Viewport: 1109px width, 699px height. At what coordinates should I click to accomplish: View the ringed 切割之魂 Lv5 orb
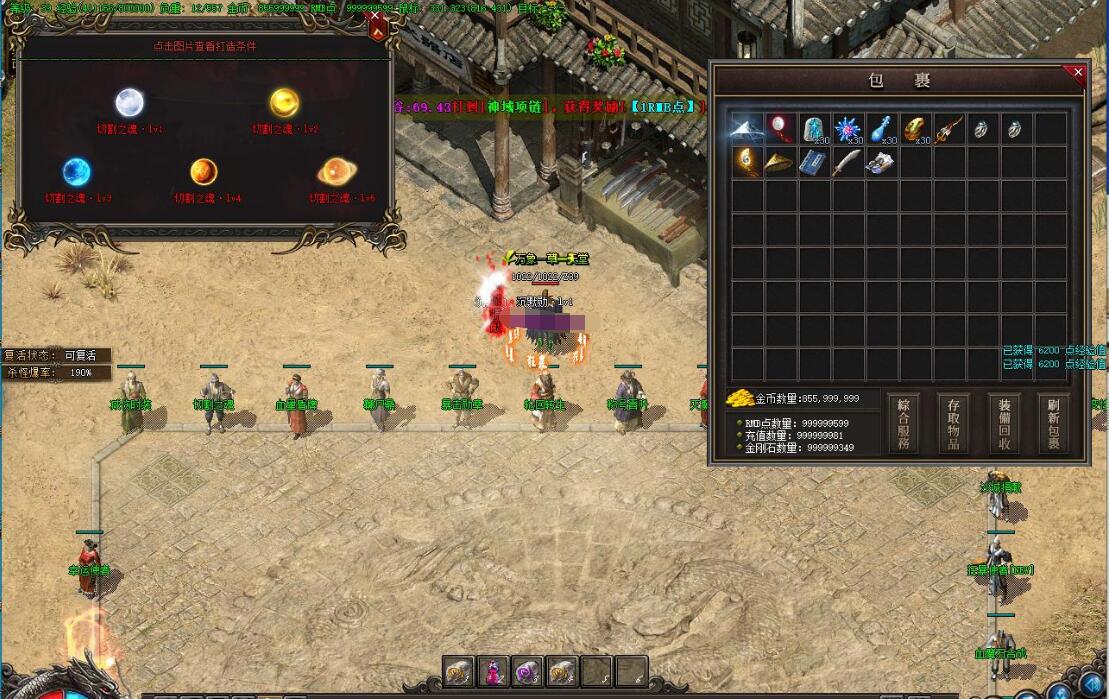click(334, 172)
